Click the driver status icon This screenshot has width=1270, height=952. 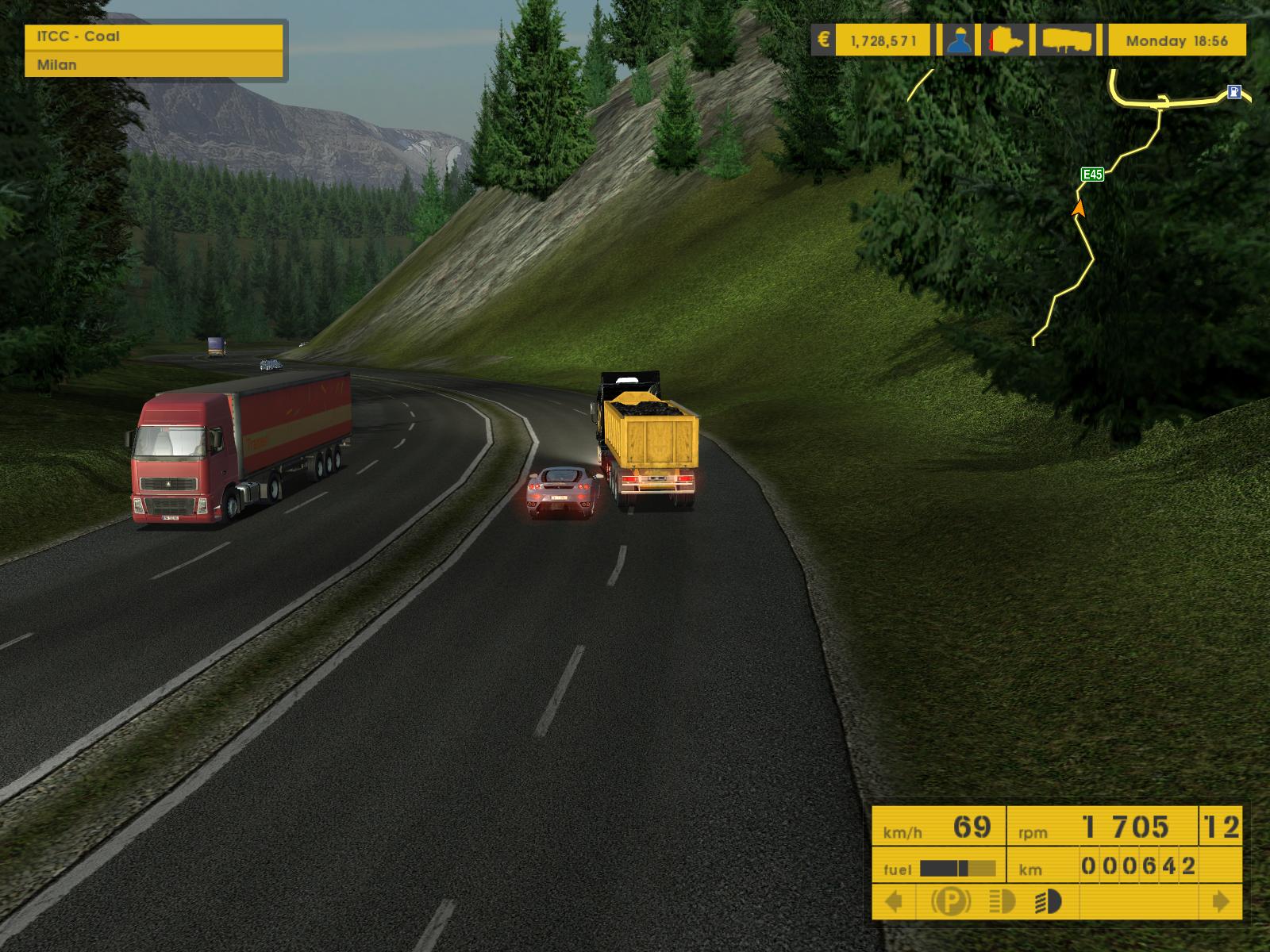click(960, 40)
